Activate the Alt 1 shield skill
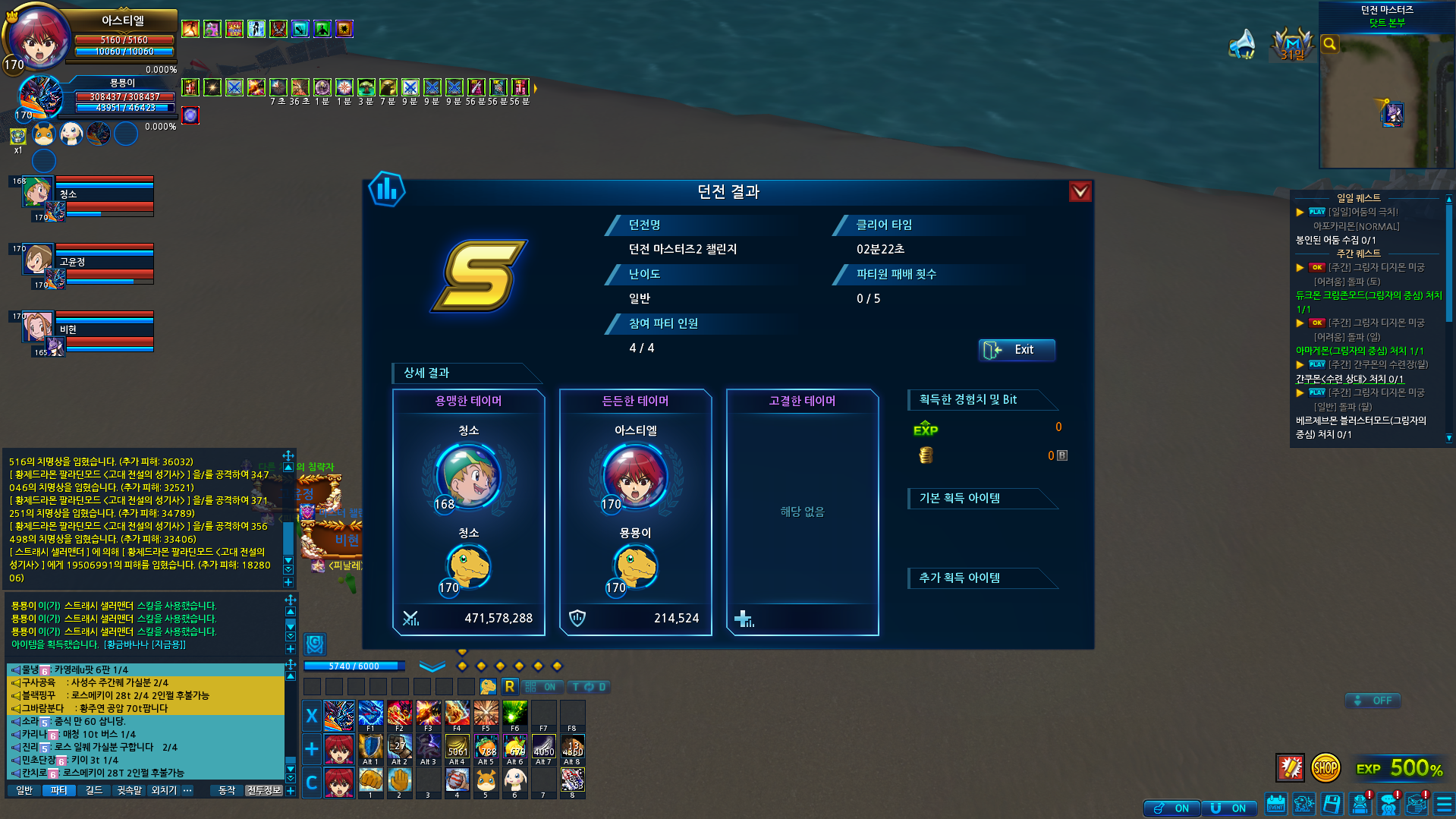This screenshot has width=1456, height=819. (x=370, y=748)
